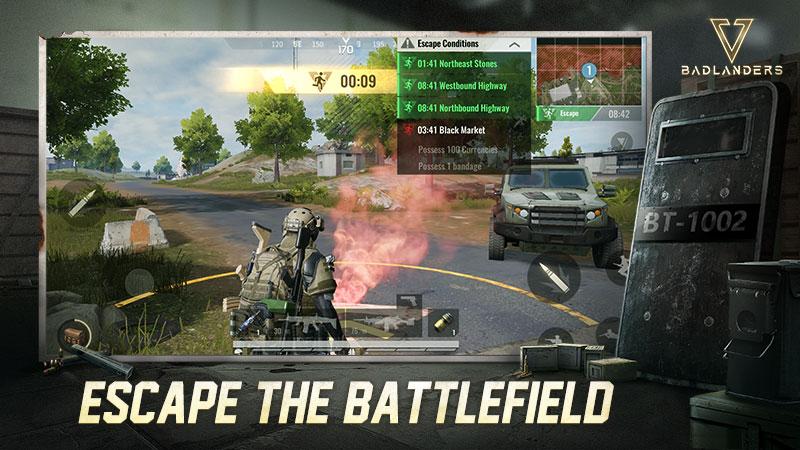Tap the green Escape button
This screenshot has width=800, height=450.
[565, 114]
